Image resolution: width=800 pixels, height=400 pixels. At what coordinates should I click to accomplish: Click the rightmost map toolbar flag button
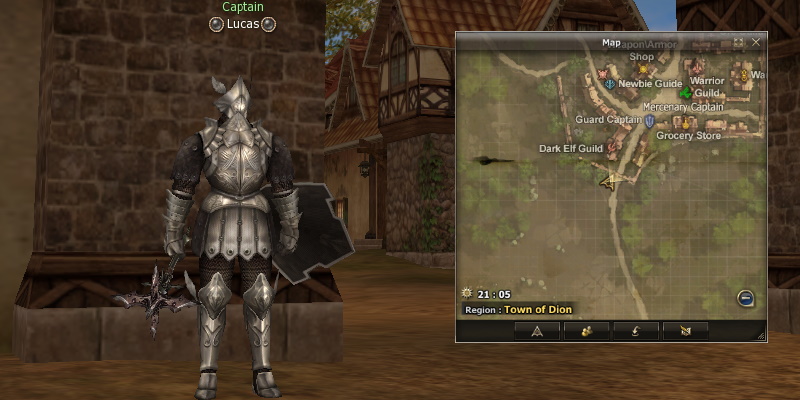click(x=685, y=330)
